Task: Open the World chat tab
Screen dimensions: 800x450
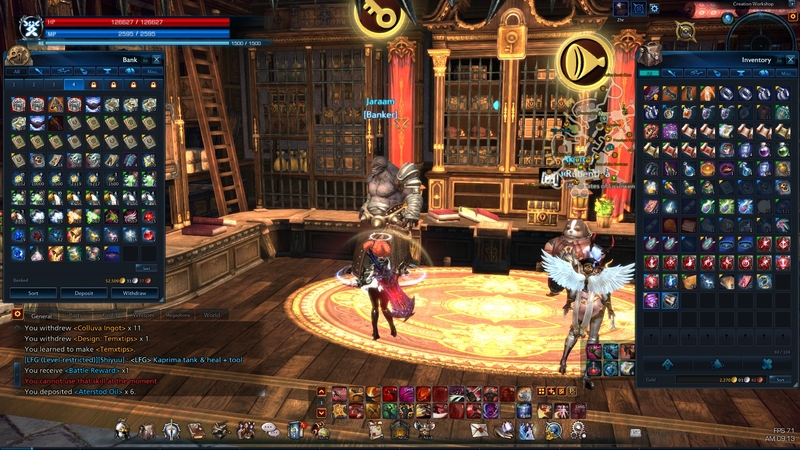Action: click(212, 314)
